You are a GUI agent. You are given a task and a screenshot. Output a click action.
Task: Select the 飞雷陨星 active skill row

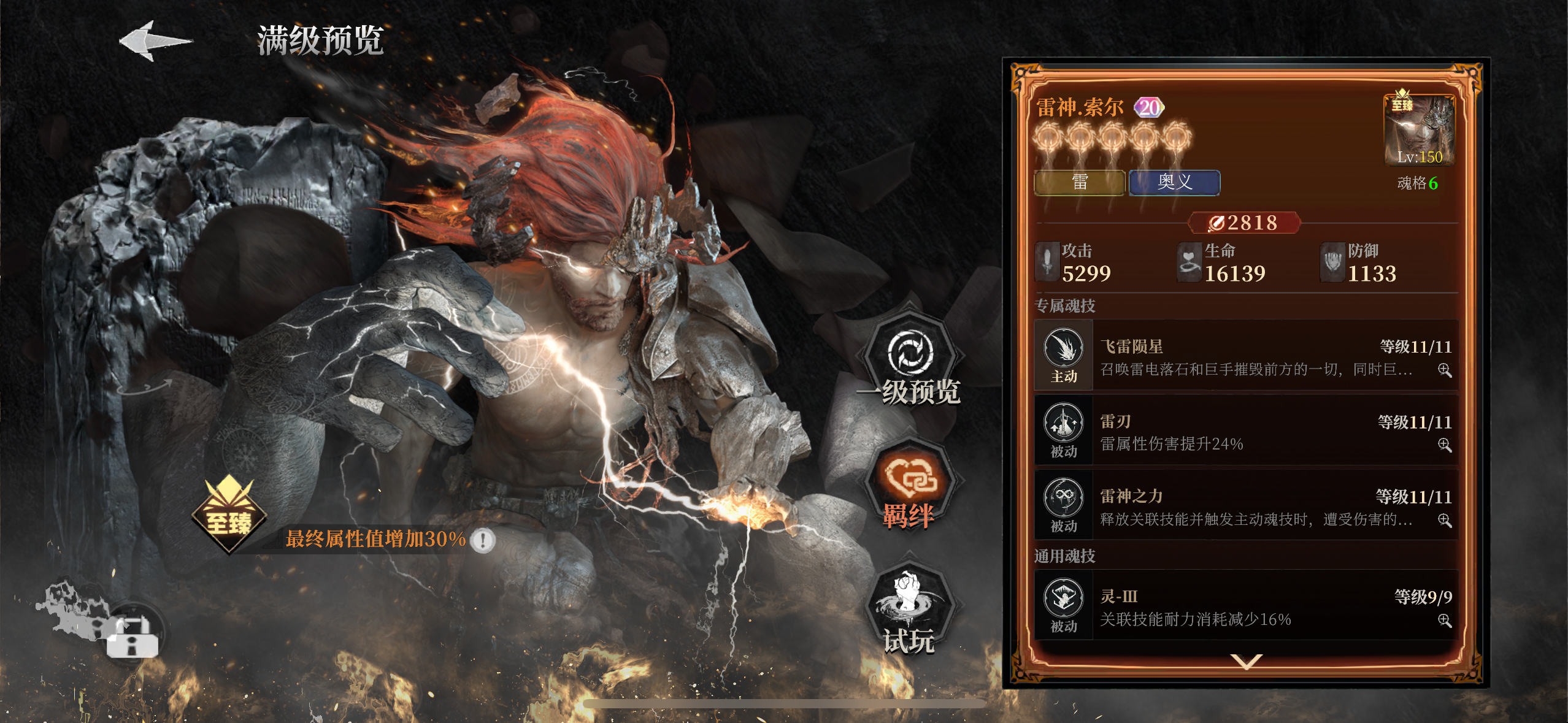[1245, 356]
